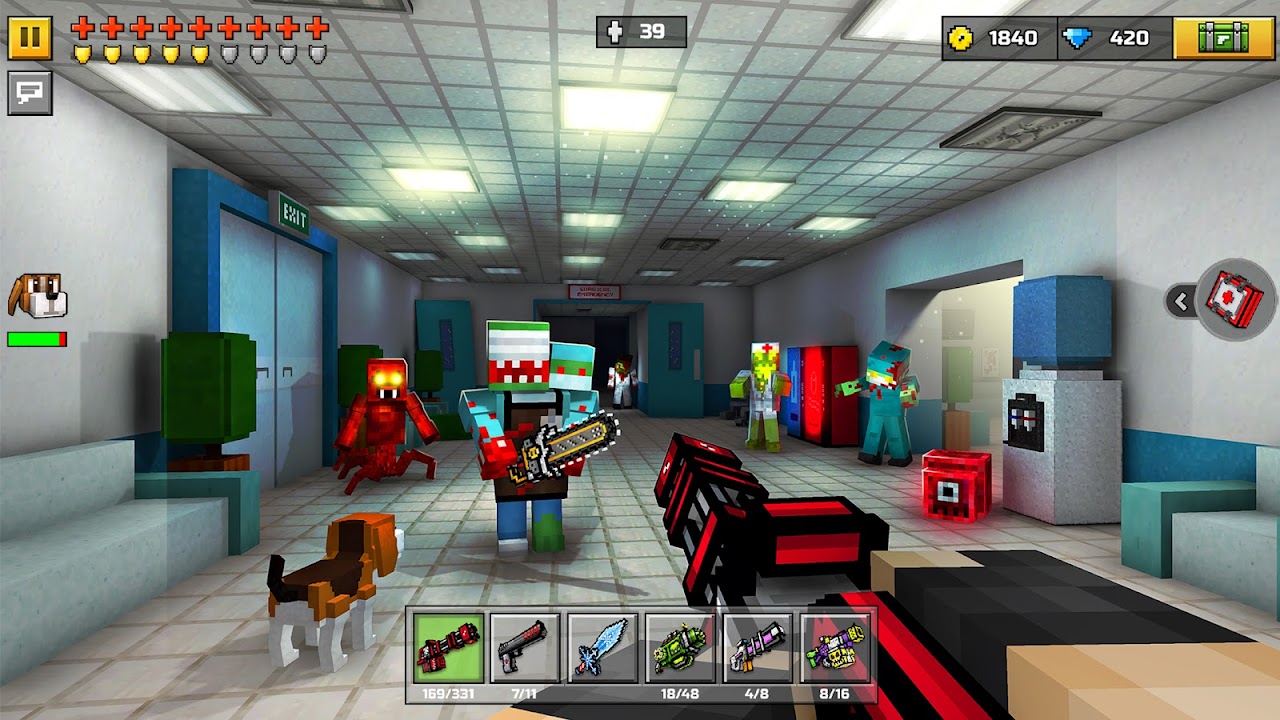Open the gem balance showing 420

point(1128,38)
